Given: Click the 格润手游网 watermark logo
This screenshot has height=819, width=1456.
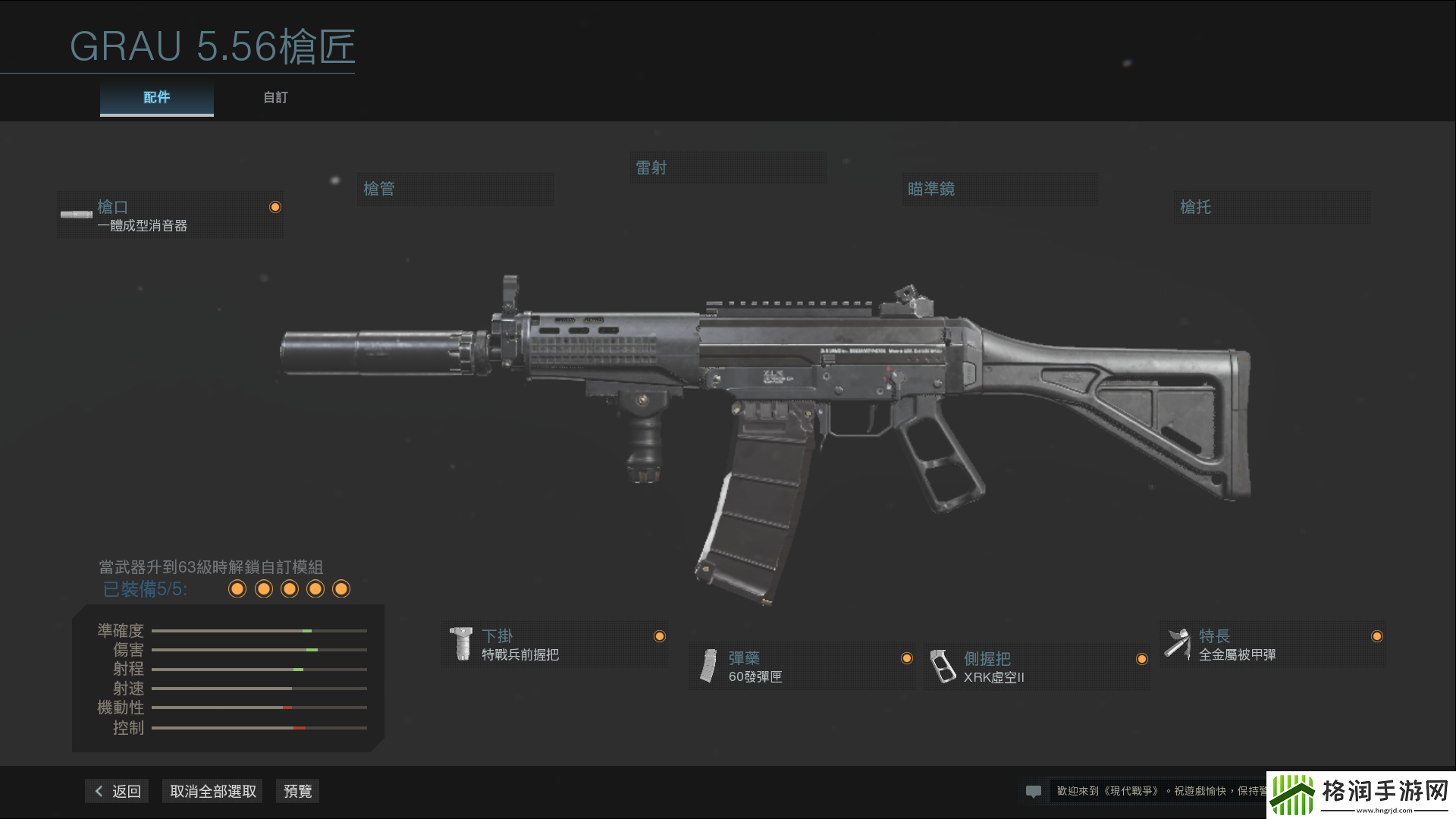Looking at the screenshot, I should [1360, 794].
